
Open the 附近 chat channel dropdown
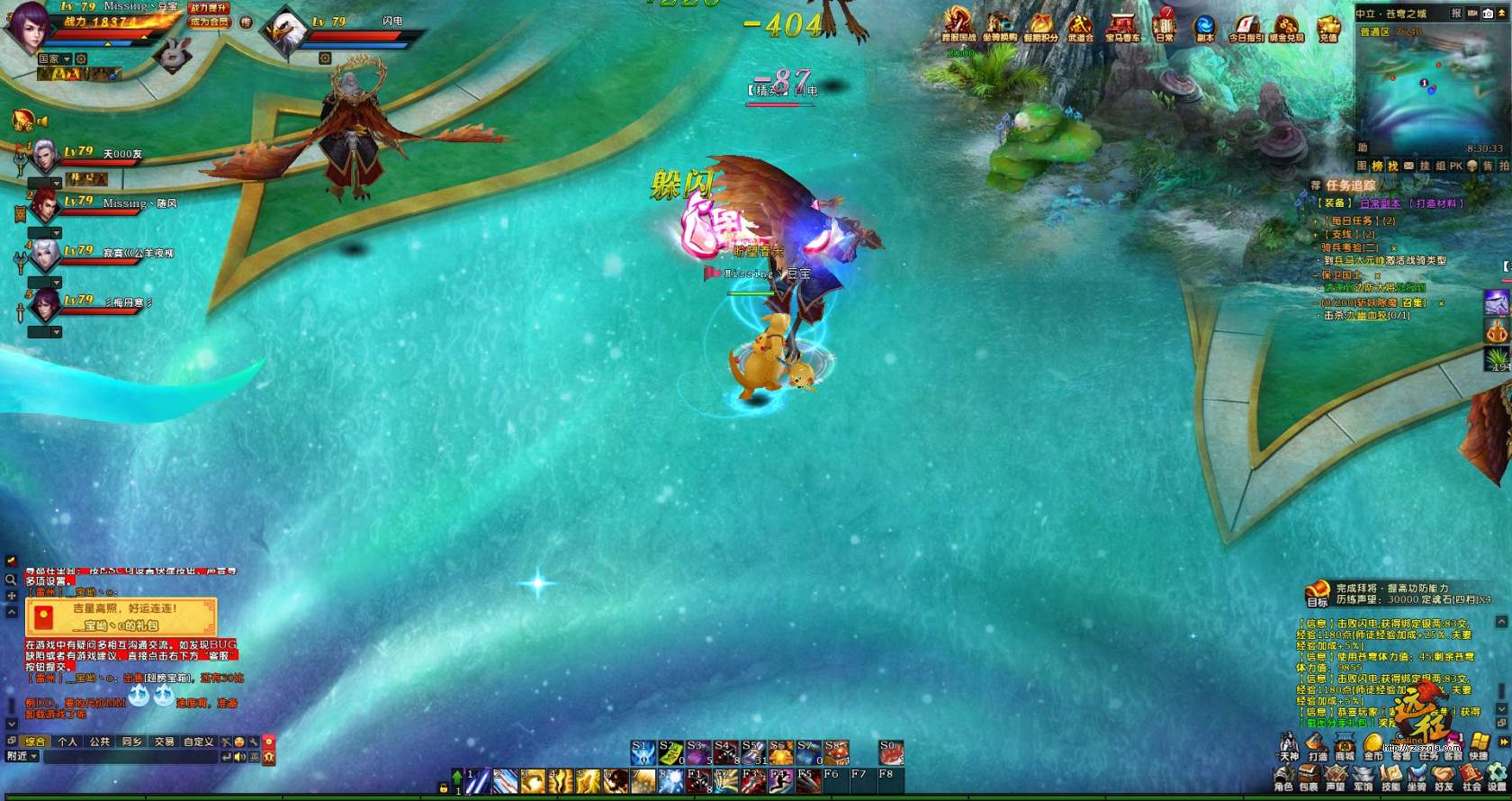point(22,757)
